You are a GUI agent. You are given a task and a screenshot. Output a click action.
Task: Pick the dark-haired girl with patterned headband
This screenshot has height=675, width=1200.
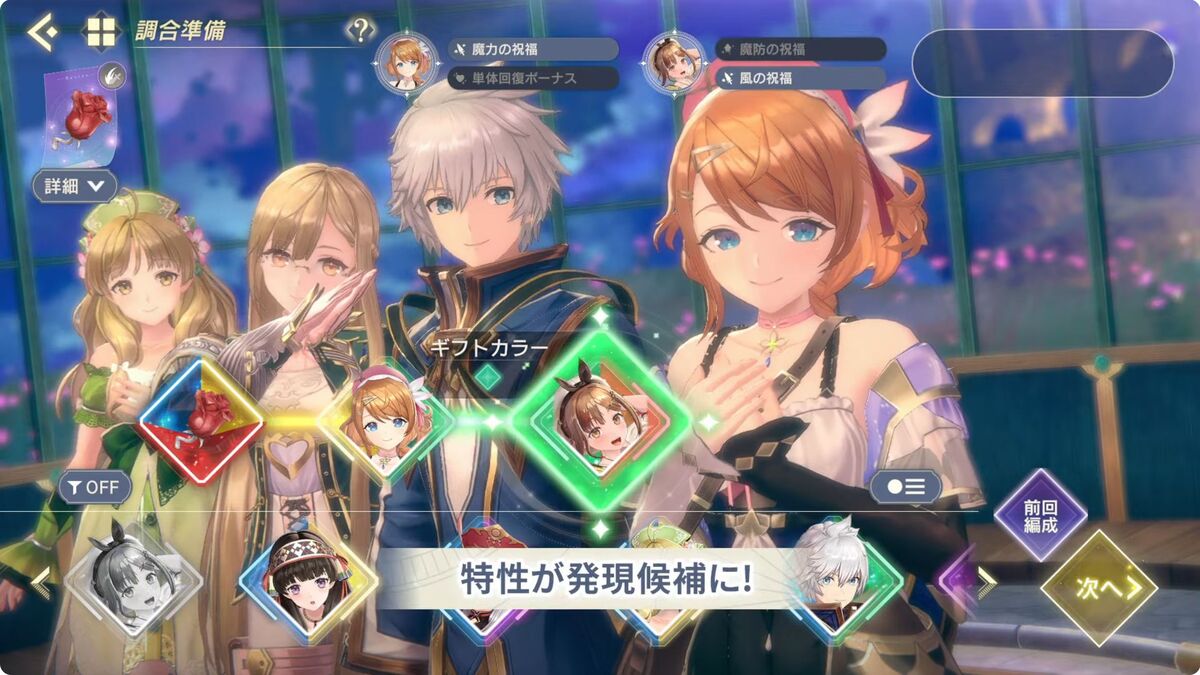(x=307, y=580)
